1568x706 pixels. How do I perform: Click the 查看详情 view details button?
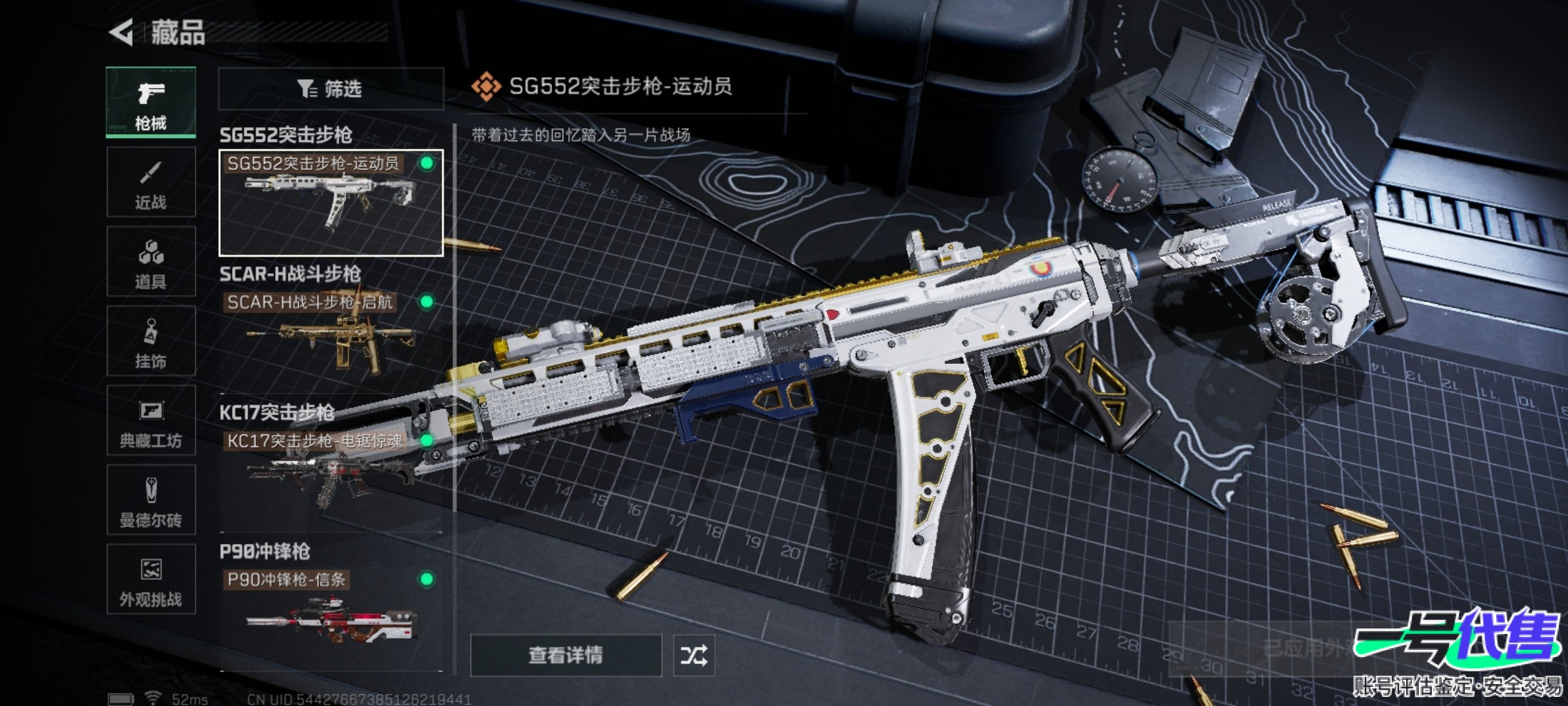pos(566,655)
